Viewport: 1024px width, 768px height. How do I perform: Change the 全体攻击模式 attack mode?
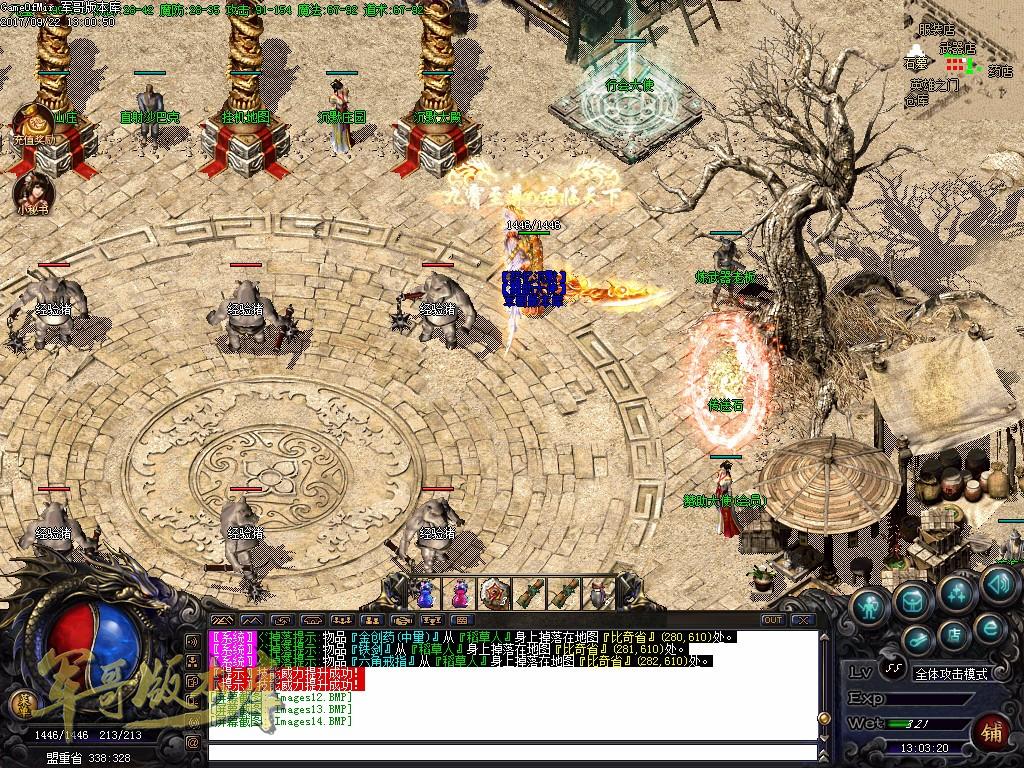point(949,674)
